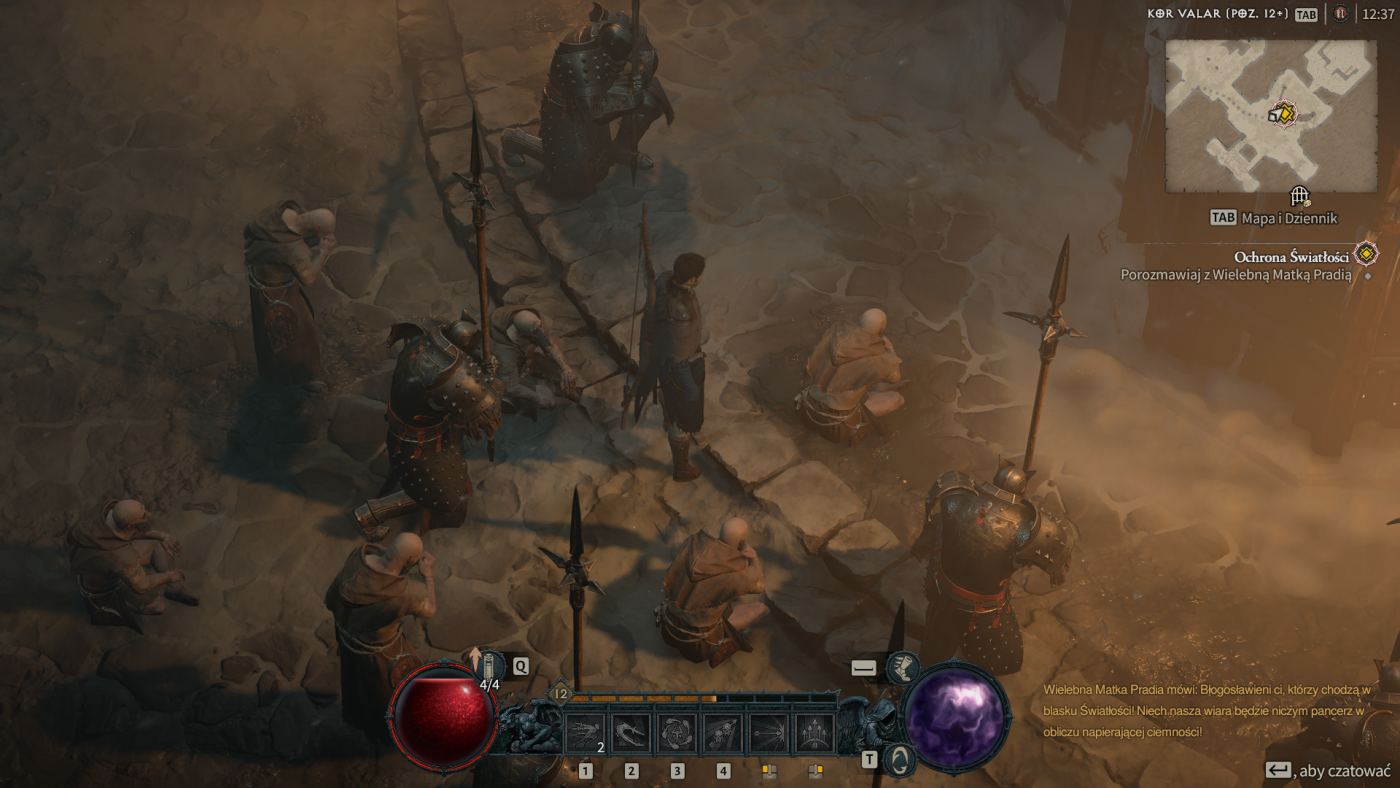Click the town portal icon
1400x788 pixels.
coord(901,759)
